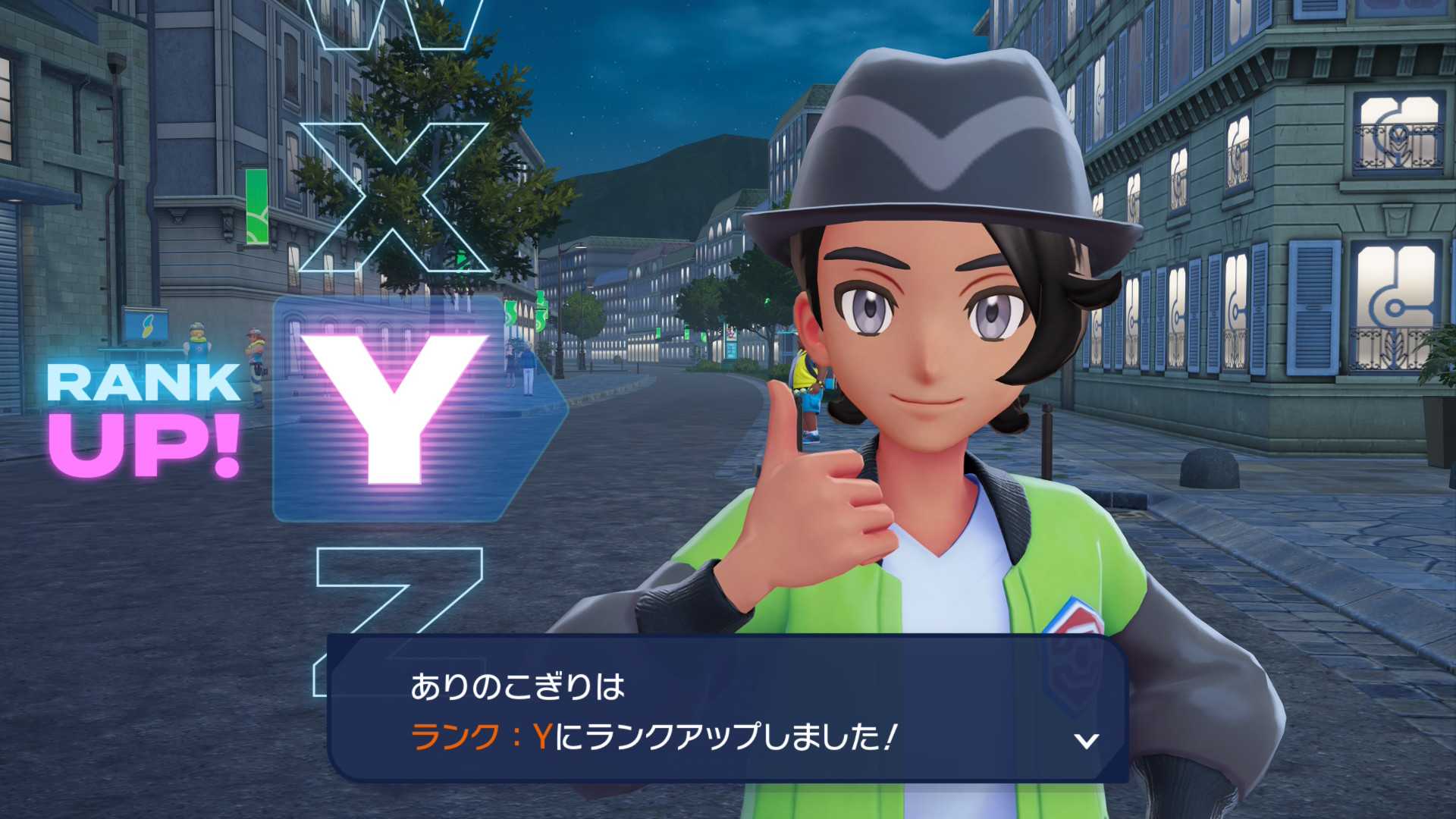The height and width of the screenshot is (819, 1456).
Task: Advance dialogue with the down-arrow indicator
Action: [x=1087, y=740]
